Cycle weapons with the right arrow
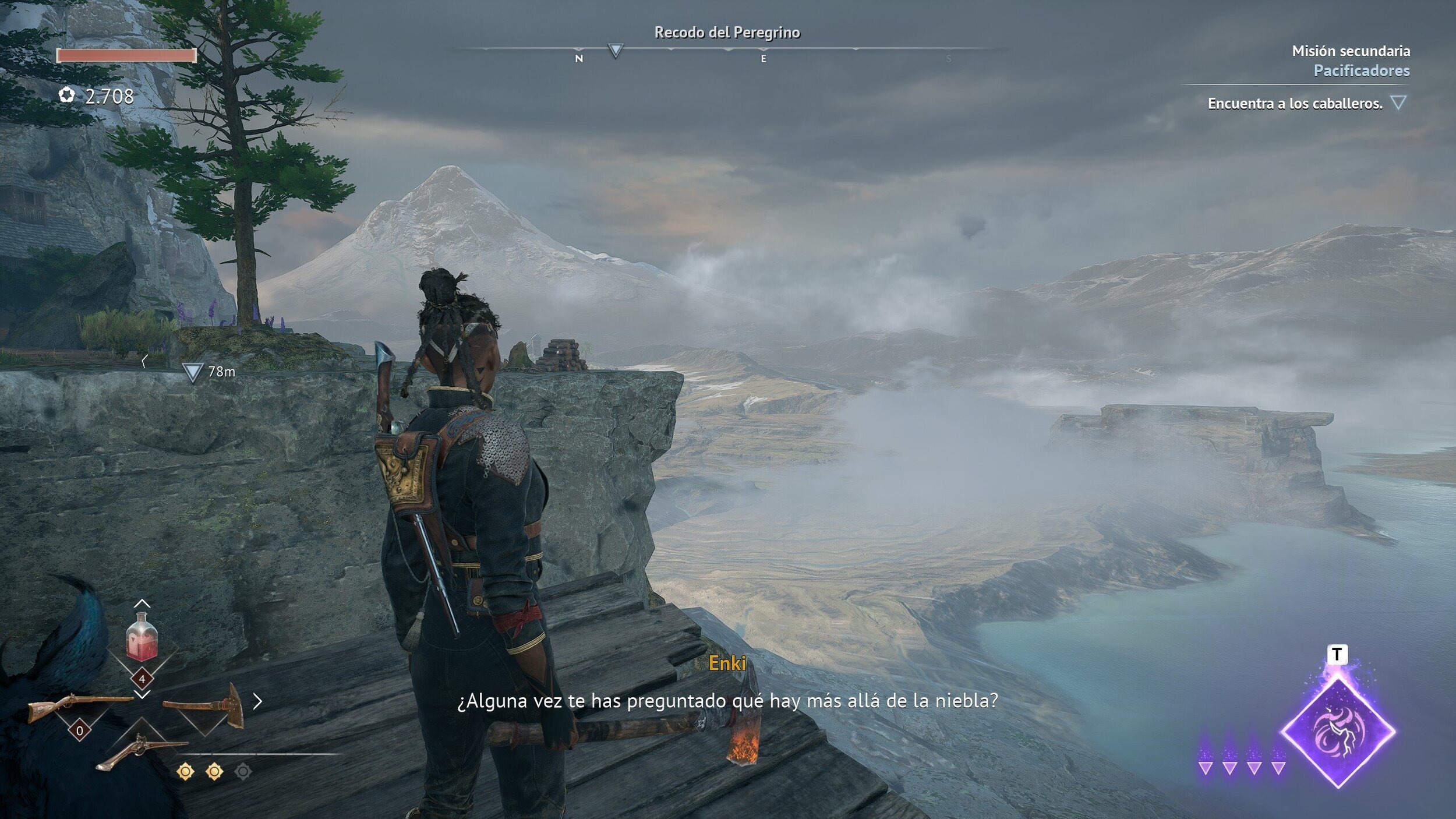The width and height of the screenshot is (1456, 819). pos(257,701)
